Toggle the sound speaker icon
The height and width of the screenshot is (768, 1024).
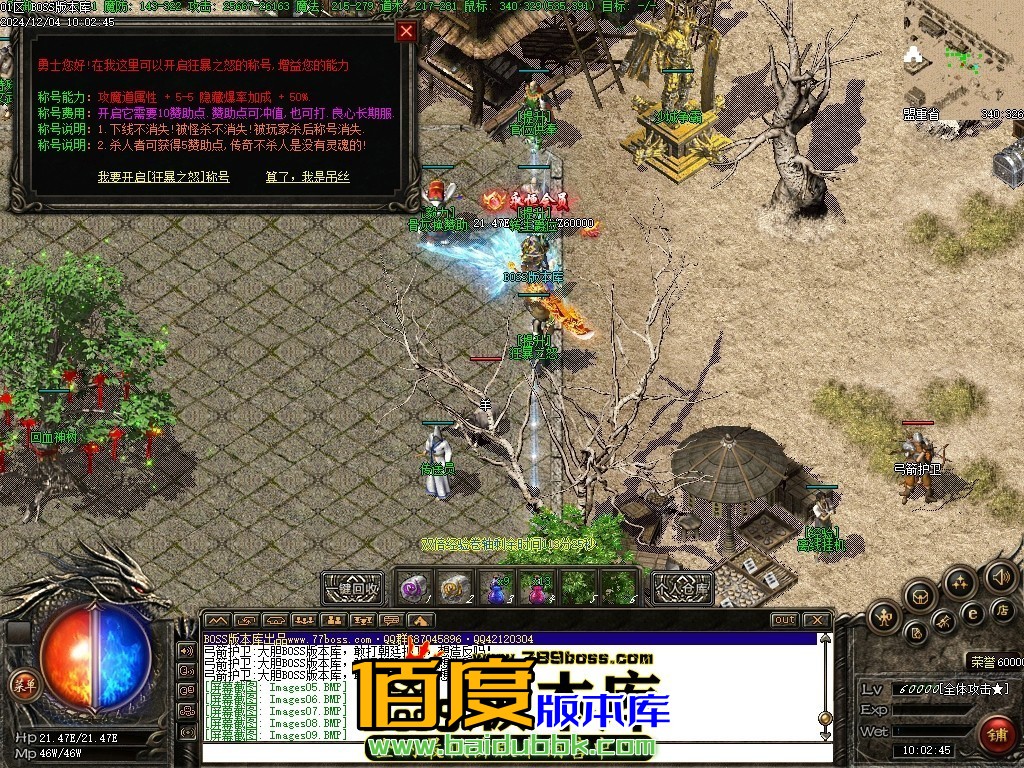coord(1000,576)
